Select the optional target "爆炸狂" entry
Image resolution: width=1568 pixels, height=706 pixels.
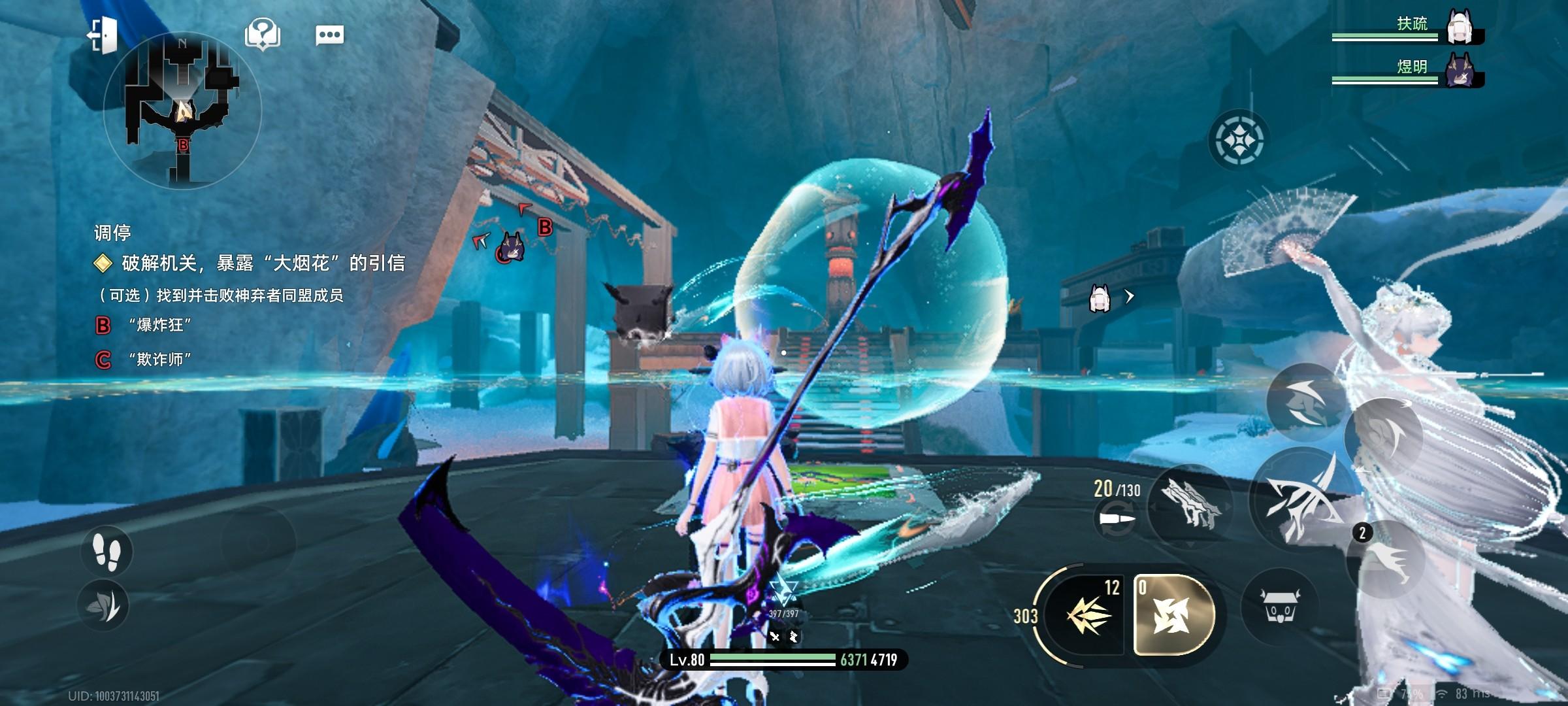coord(159,325)
